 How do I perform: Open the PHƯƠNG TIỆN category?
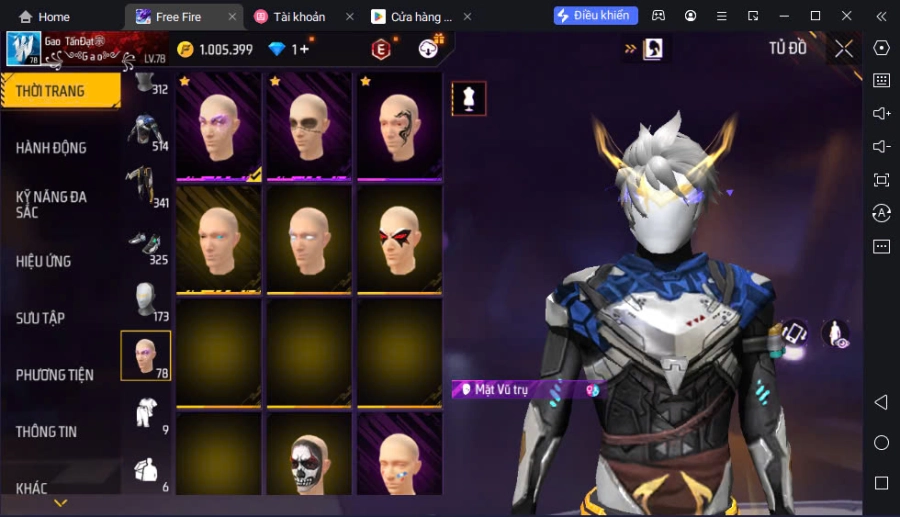[55, 375]
